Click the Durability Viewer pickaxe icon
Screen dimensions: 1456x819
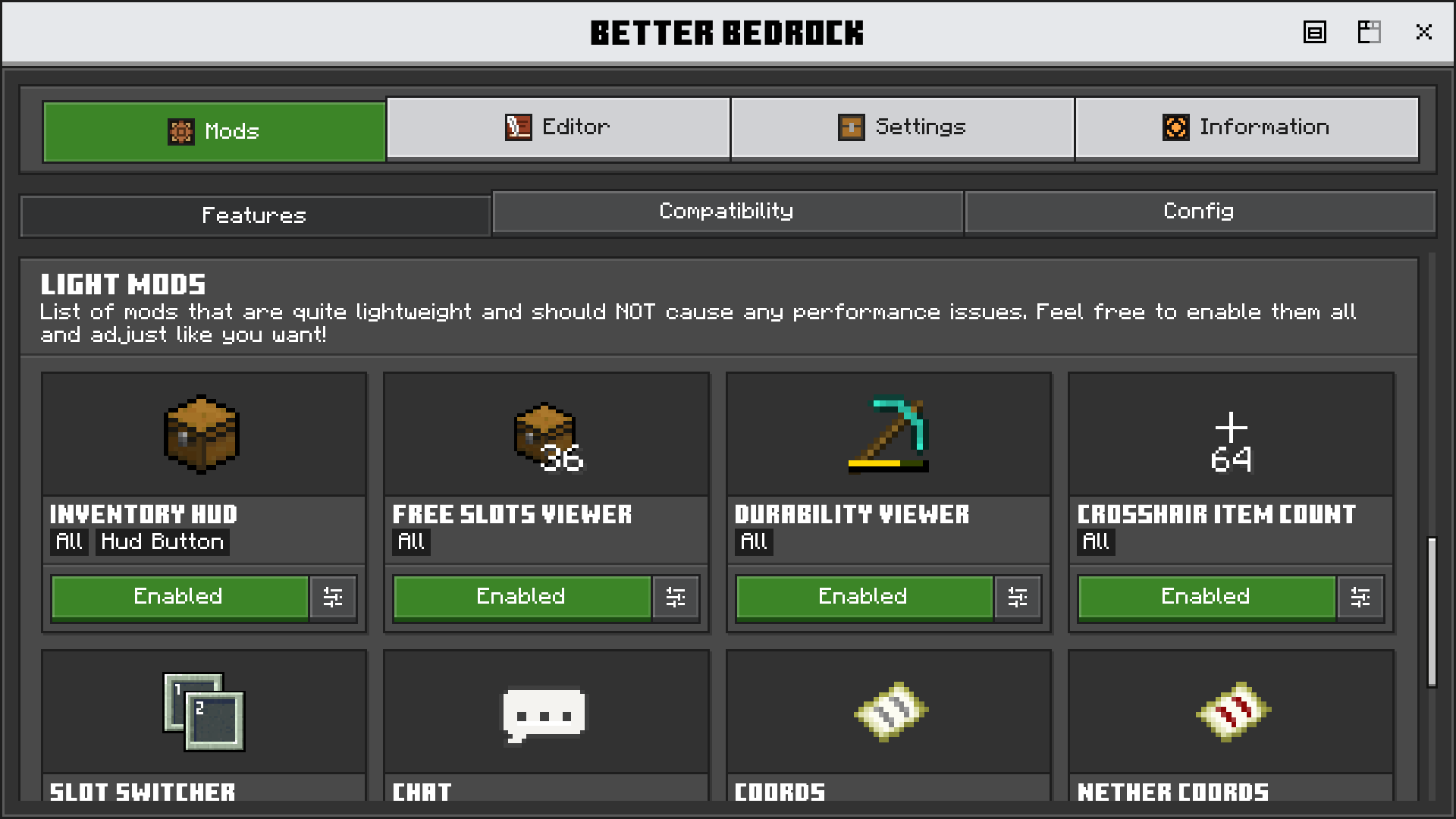click(887, 435)
